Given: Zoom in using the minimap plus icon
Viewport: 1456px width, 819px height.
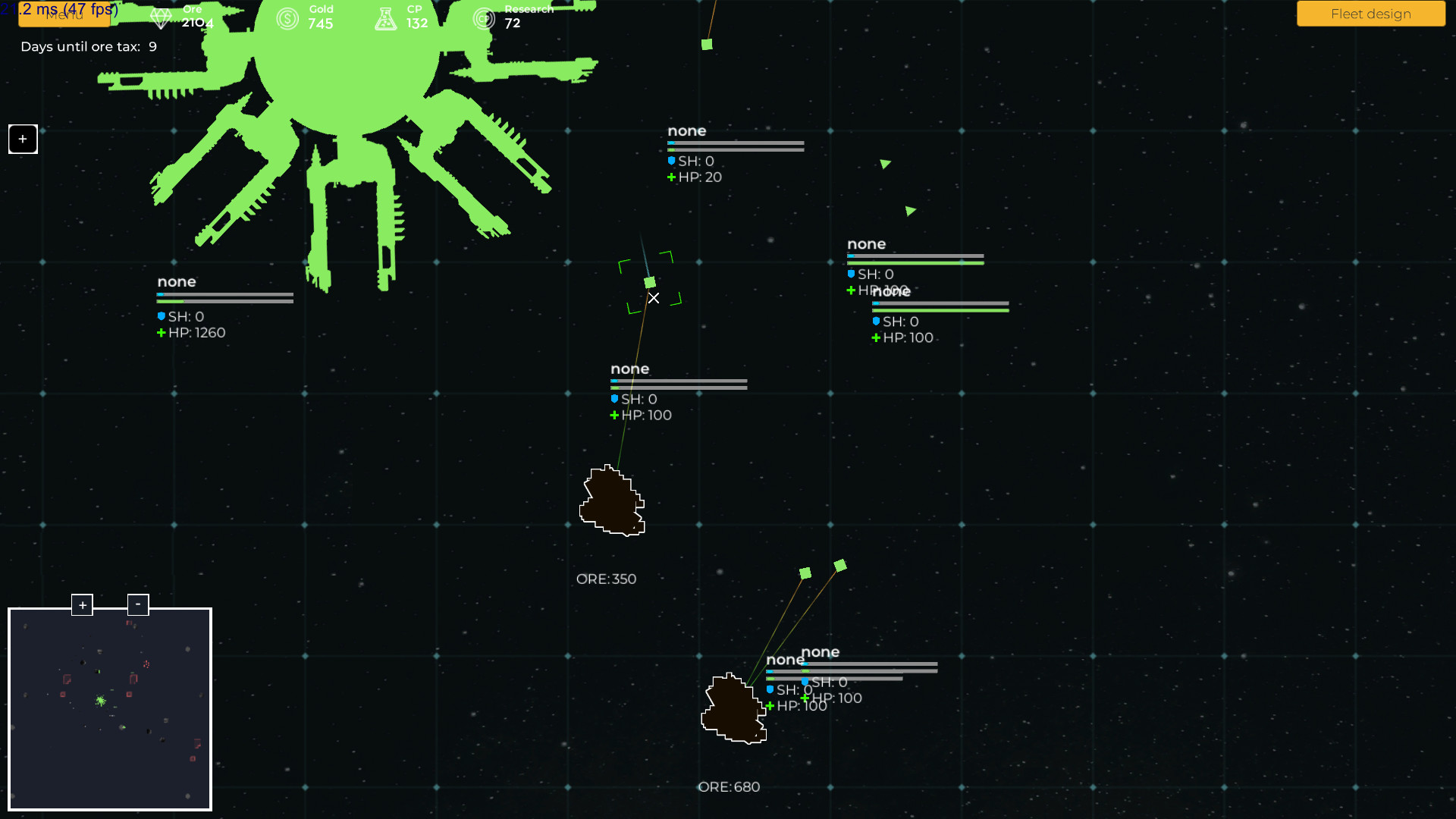Looking at the screenshot, I should pyautogui.click(x=82, y=604).
